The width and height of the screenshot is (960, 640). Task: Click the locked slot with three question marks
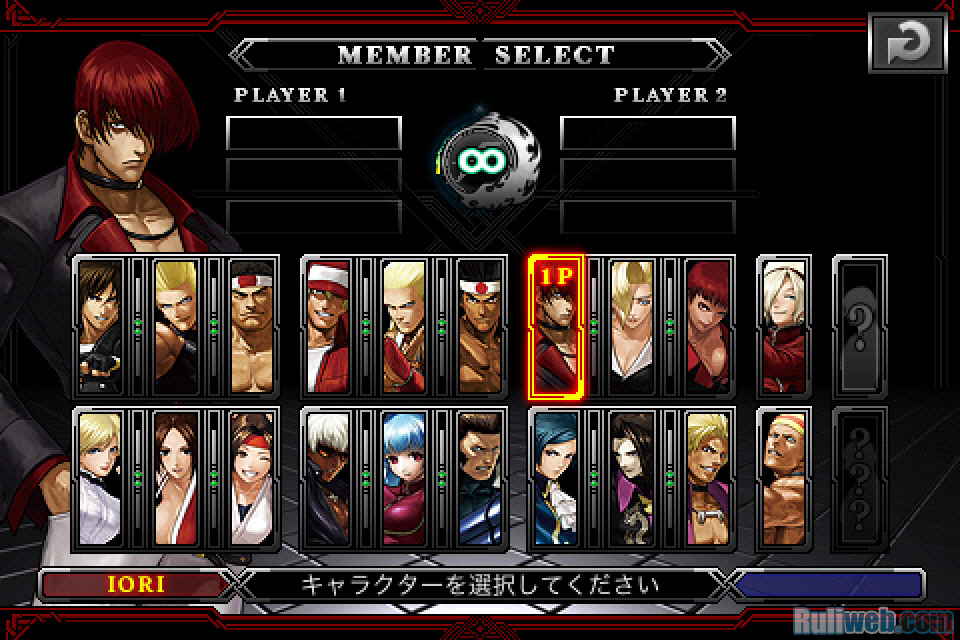pyautogui.click(x=860, y=478)
